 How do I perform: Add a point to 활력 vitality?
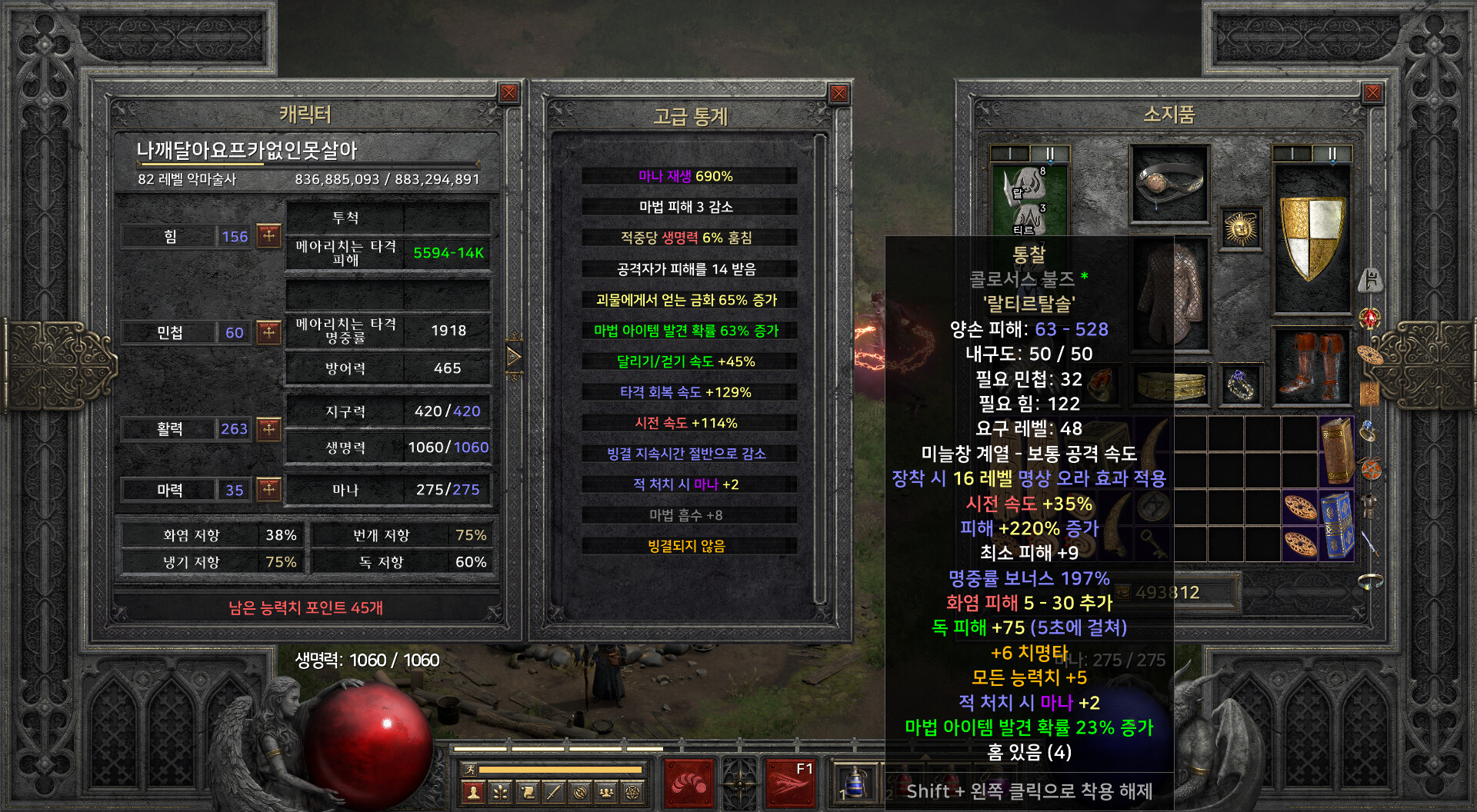[x=268, y=428]
